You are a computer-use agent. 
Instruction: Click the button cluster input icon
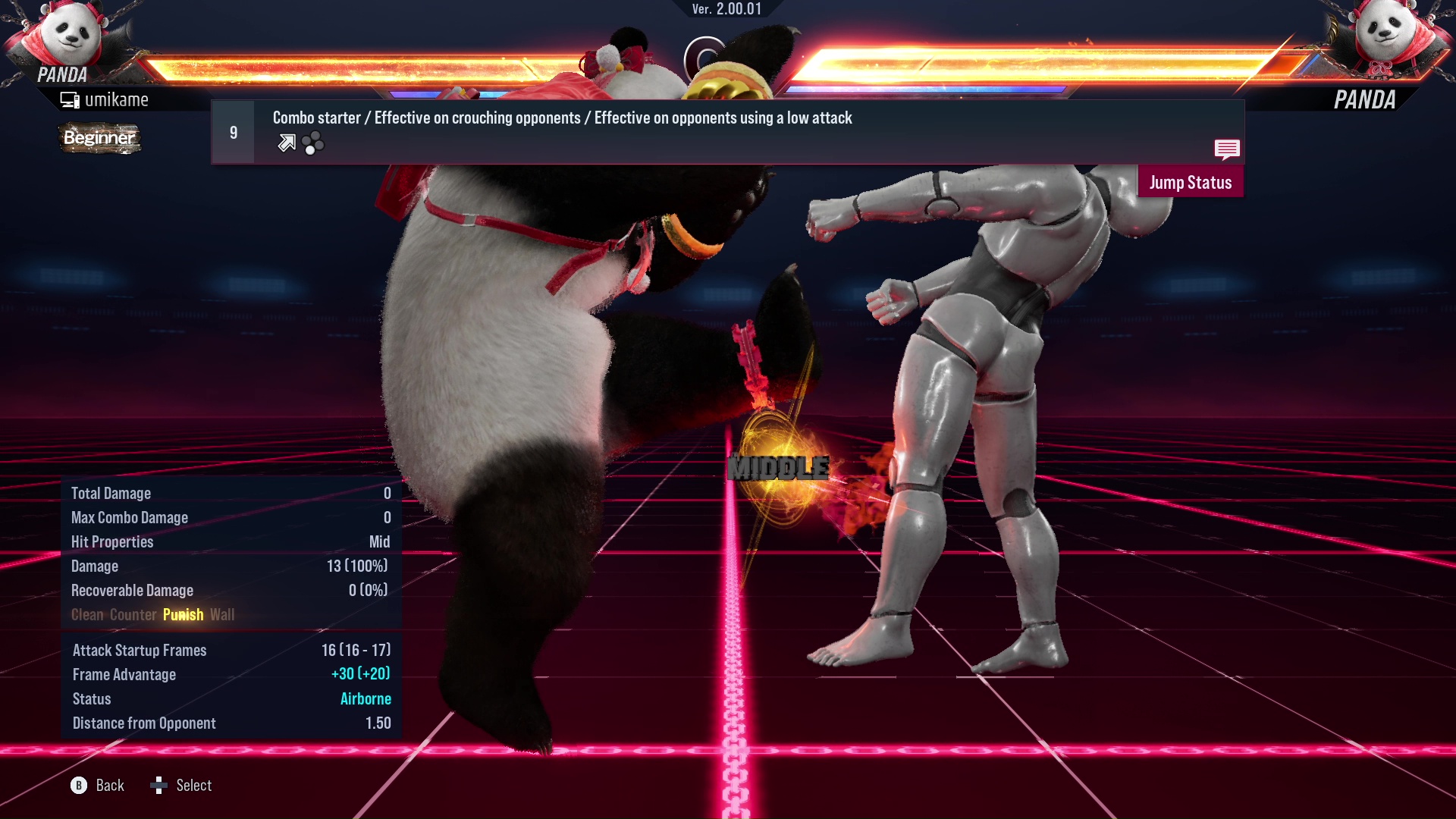tap(313, 143)
